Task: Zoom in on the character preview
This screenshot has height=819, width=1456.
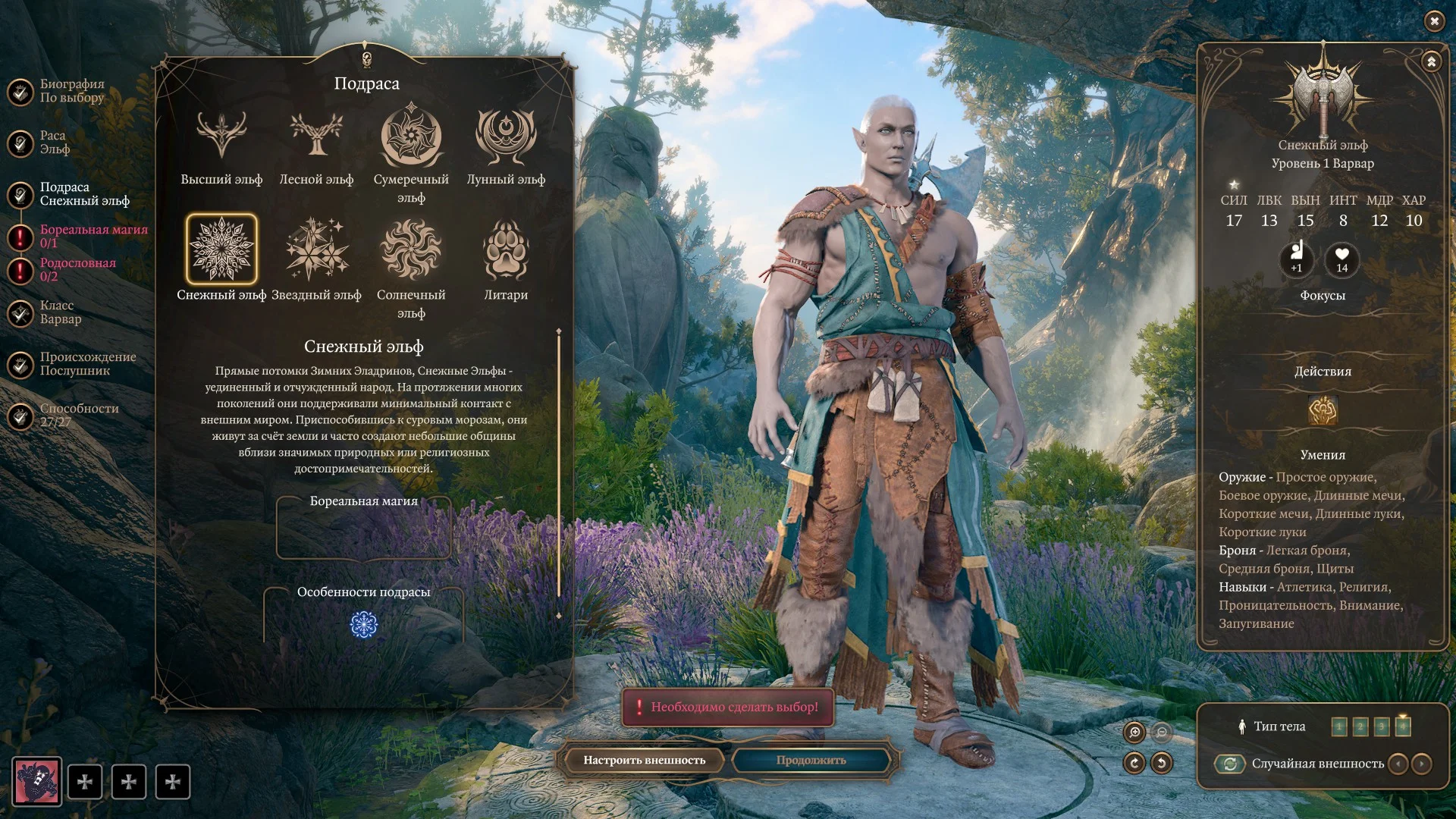Action: pyautogui.click(x=1134, y=732)
